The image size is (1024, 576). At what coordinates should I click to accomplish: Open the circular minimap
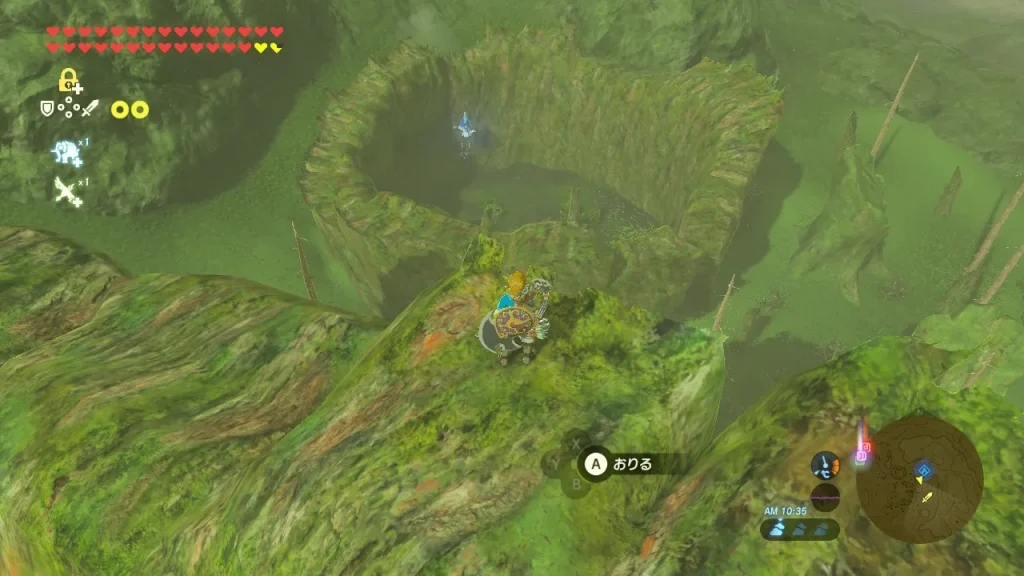pos(919,479)
